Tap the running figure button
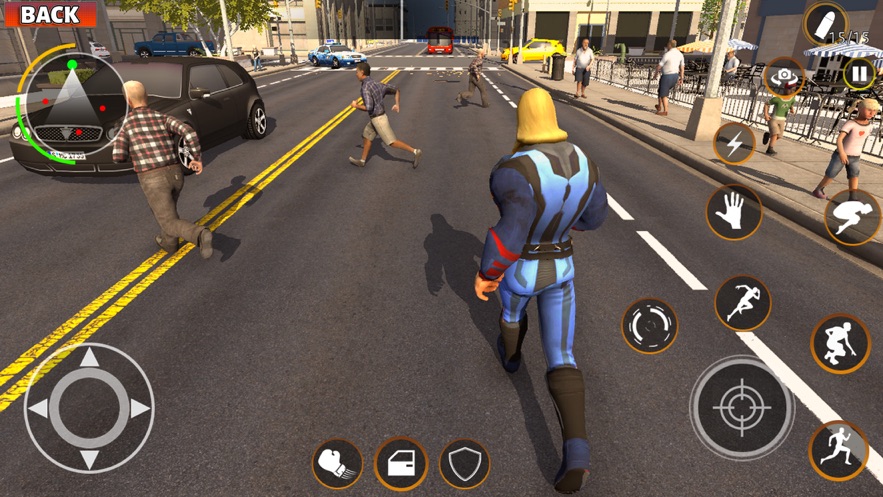The image size is (883, 497). point(838,450)
